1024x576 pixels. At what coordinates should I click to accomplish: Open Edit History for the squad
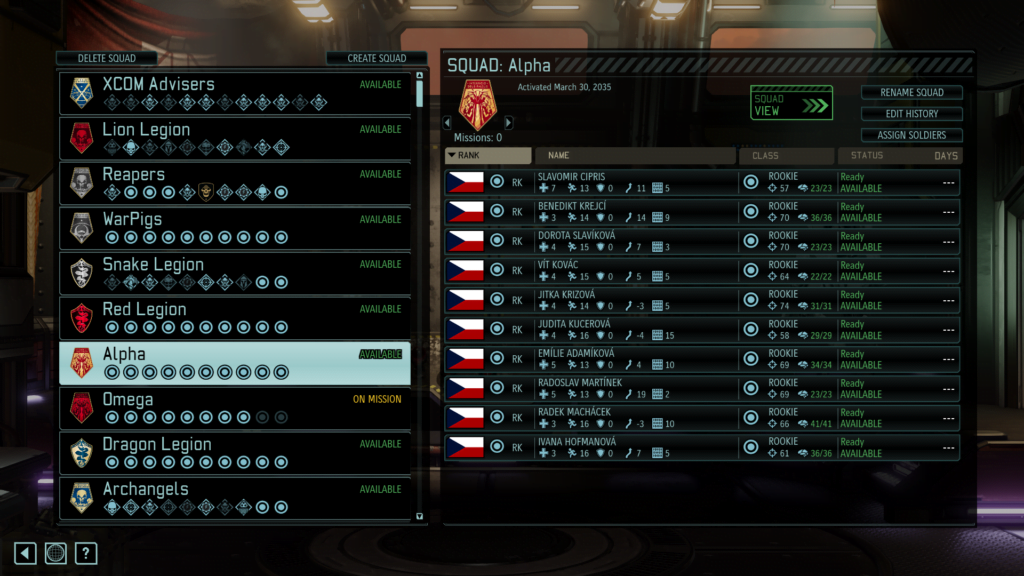911,114
